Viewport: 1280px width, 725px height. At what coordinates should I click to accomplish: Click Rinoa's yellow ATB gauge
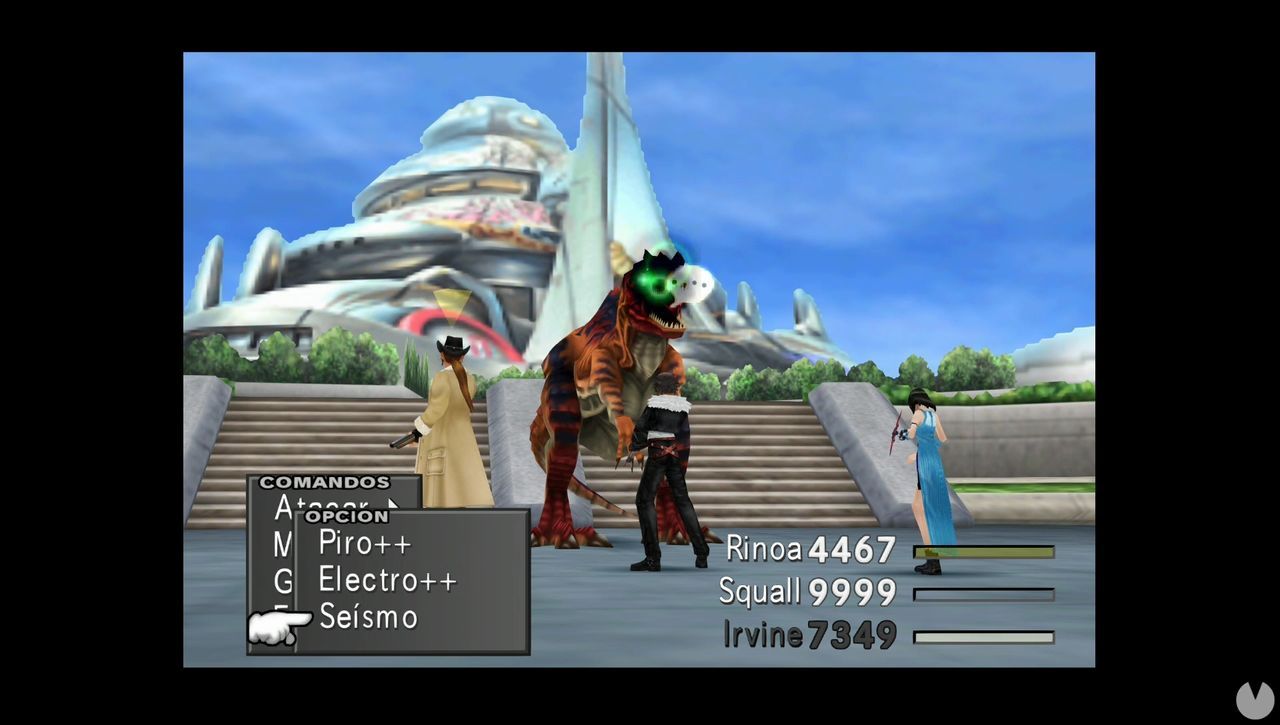984,551
